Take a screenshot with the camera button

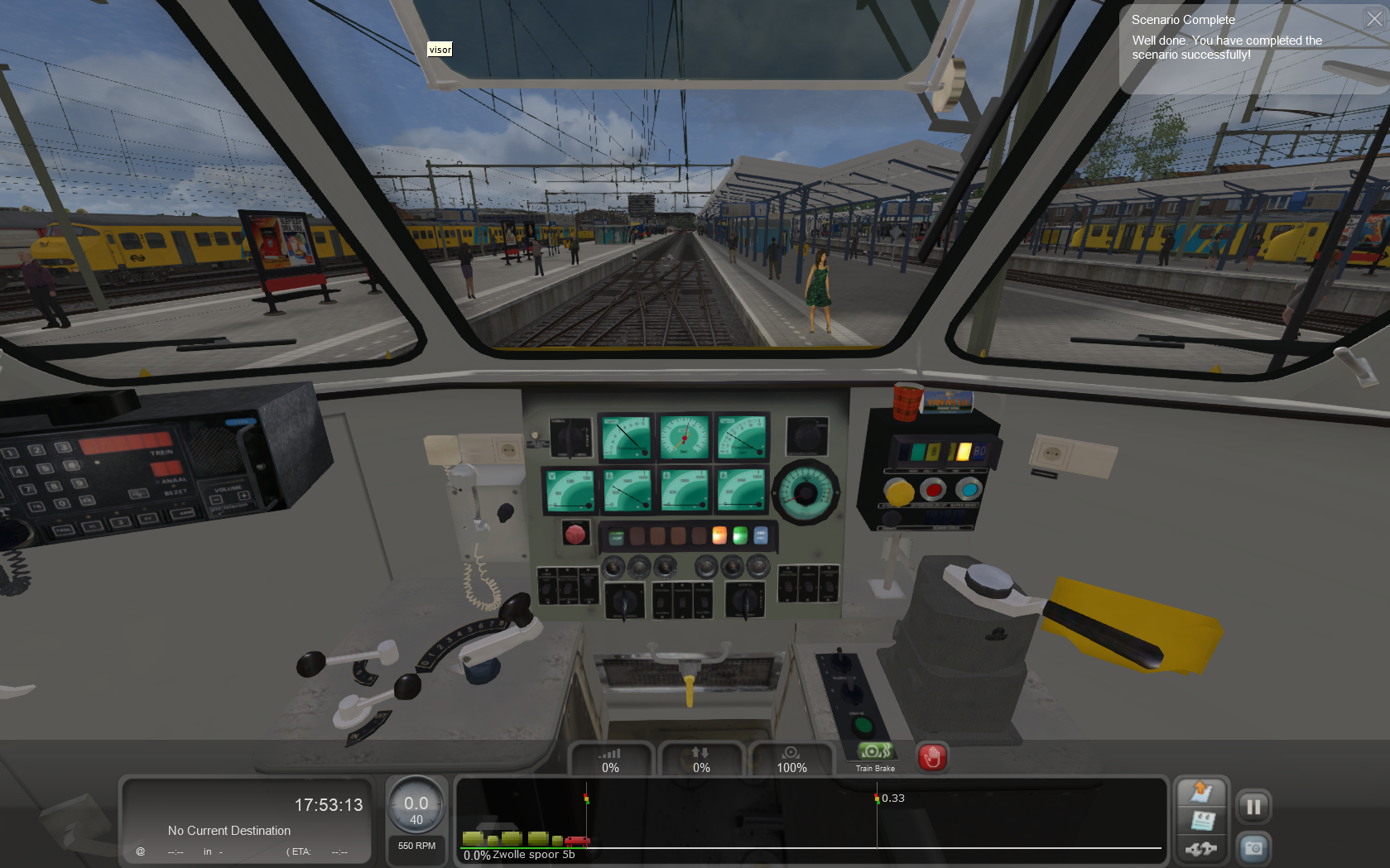1253,848
